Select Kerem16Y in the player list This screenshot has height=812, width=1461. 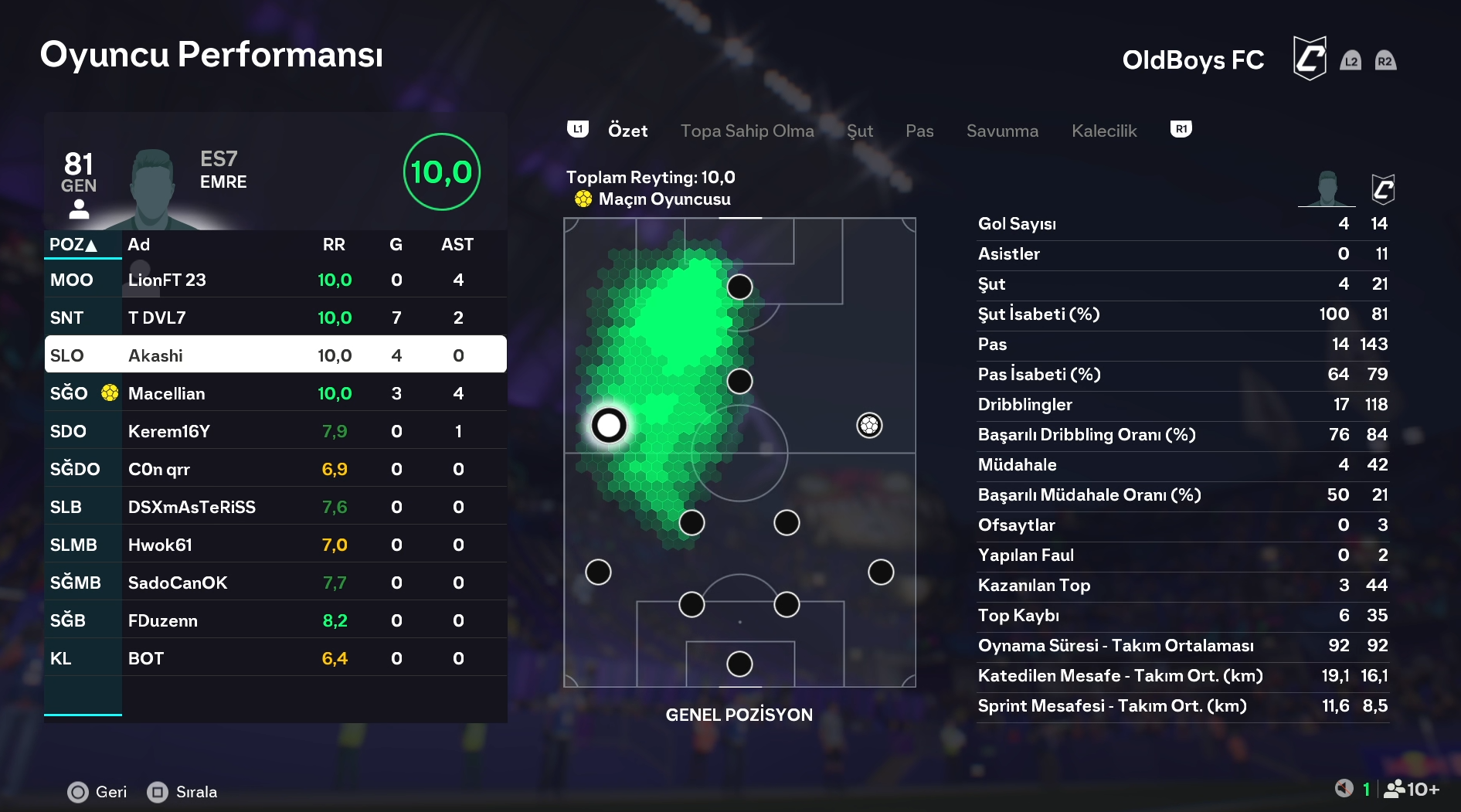pos(275,431)
